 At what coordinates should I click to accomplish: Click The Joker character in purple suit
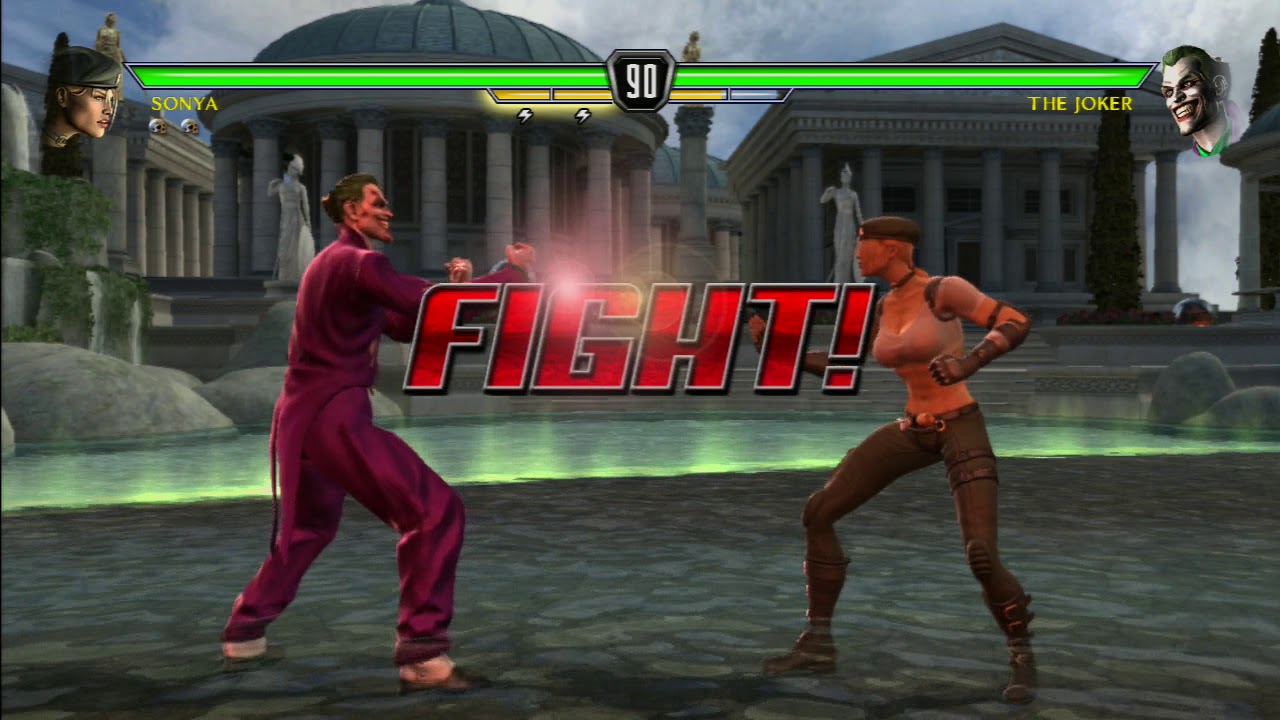pos(350,420)
